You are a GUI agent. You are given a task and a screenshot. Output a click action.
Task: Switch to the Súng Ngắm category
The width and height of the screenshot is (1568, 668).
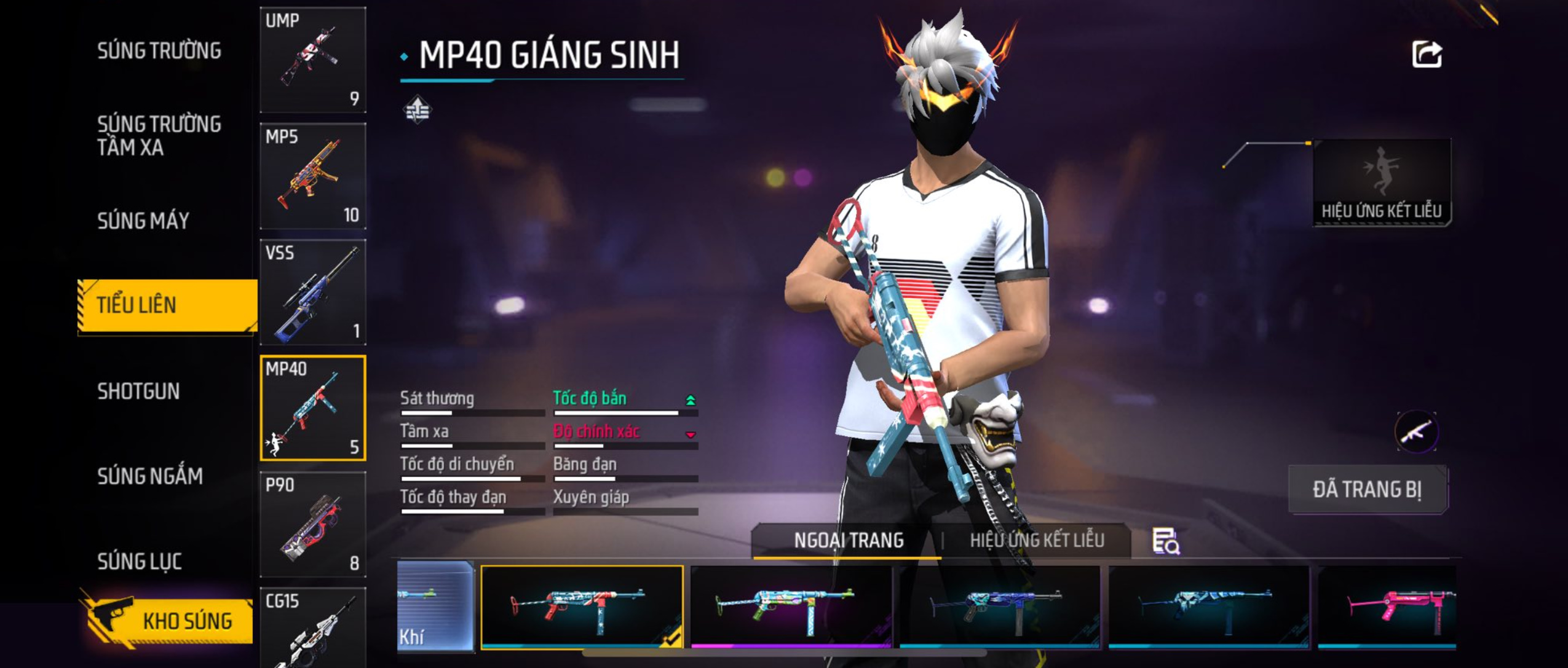(x=150, y=476)
